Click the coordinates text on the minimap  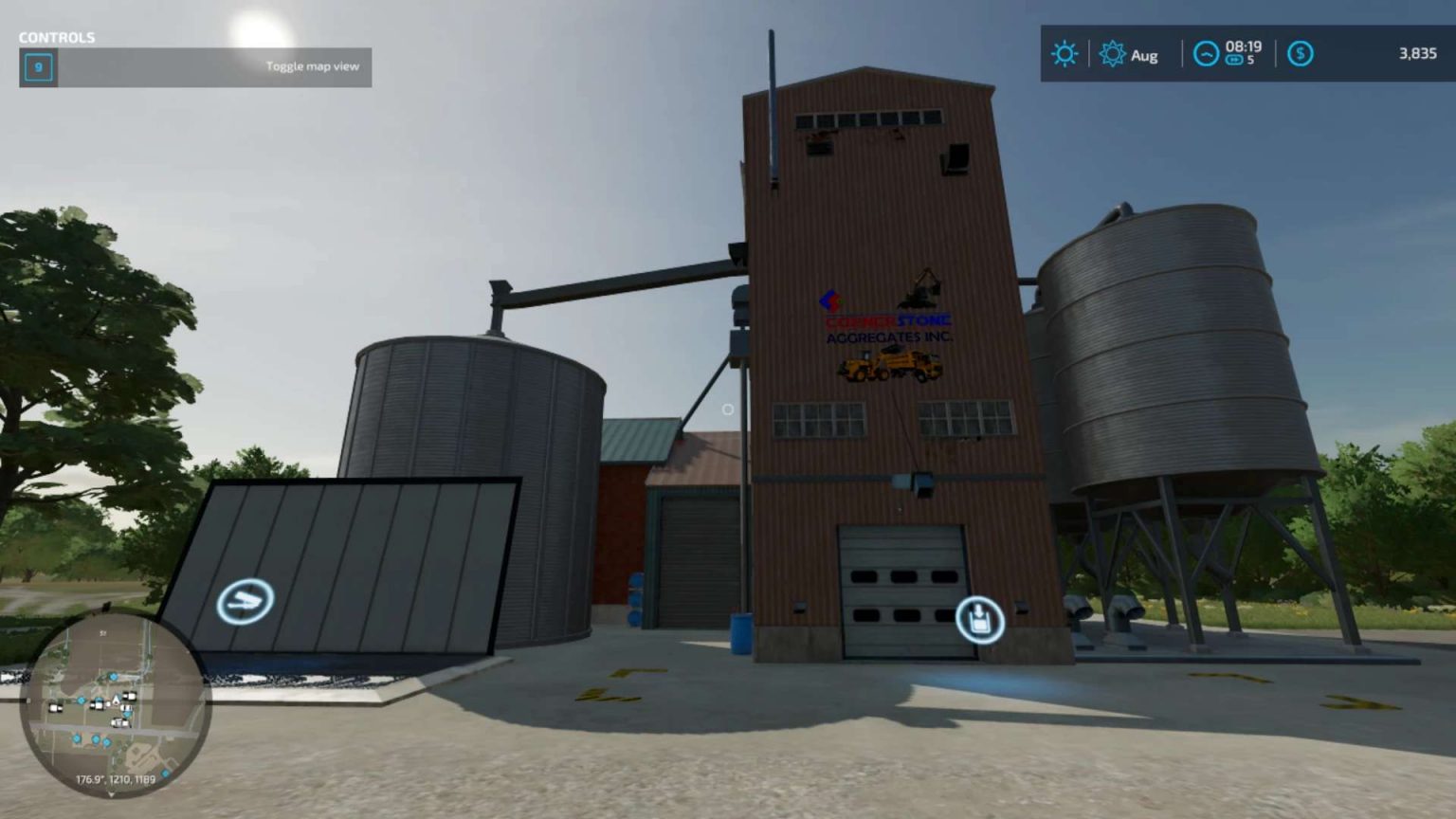pos(116,779)
